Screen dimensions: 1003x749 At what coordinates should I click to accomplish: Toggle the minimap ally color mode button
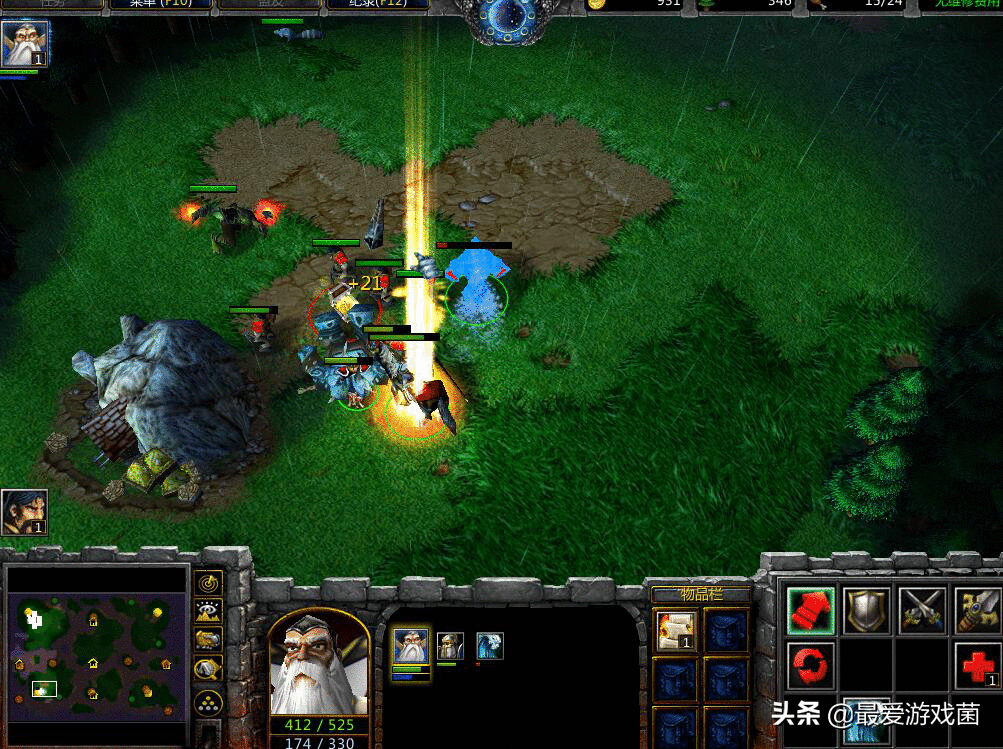(x=208, y=641)
